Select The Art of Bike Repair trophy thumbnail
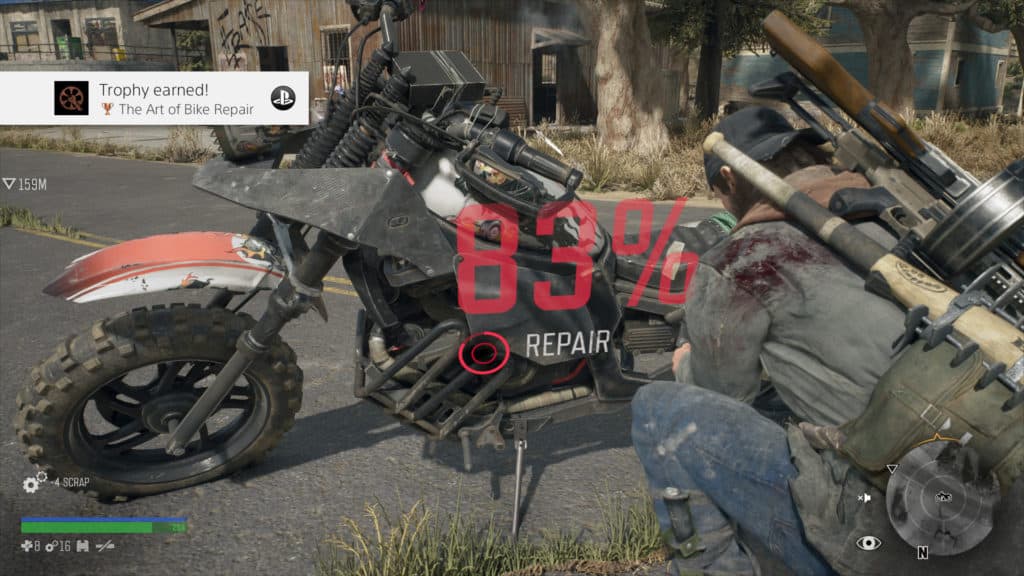The width and height of the screenshot is (1024, 576). [x=71, y=98]
